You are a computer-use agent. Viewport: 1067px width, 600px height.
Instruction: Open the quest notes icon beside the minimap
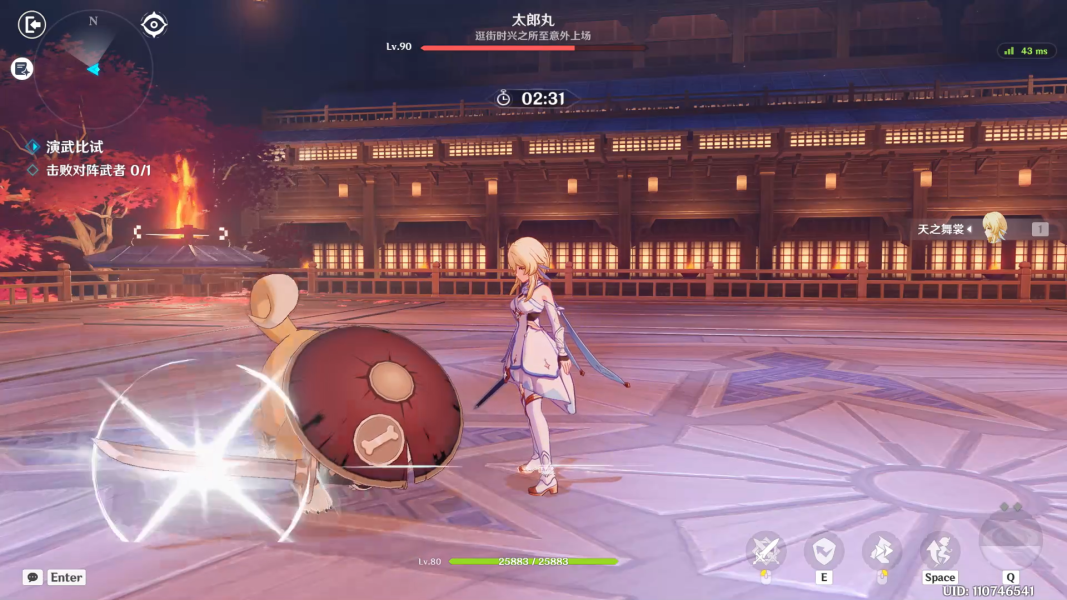pos(22,68)
